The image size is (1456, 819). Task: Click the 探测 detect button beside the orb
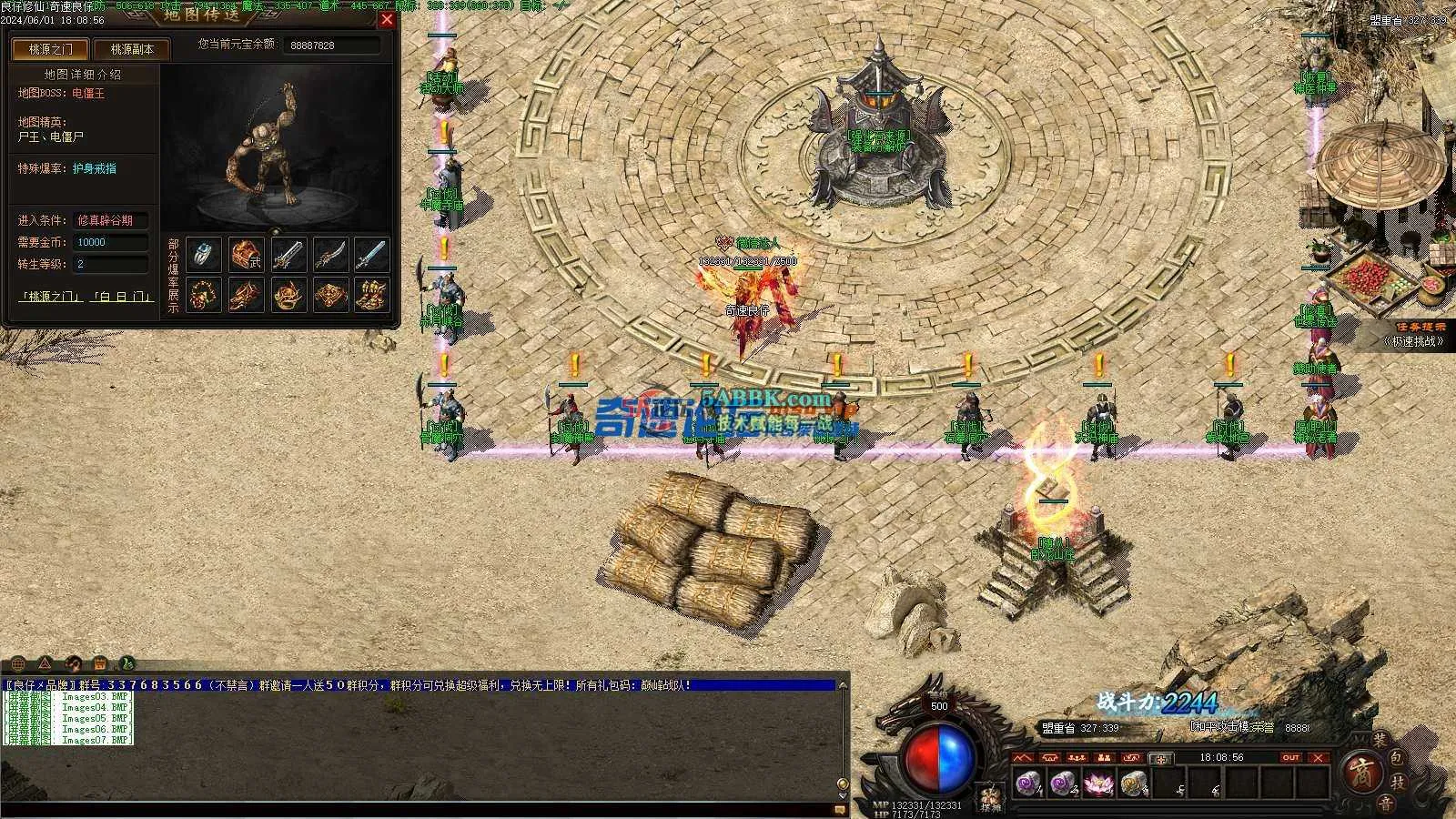click(989, 798)
